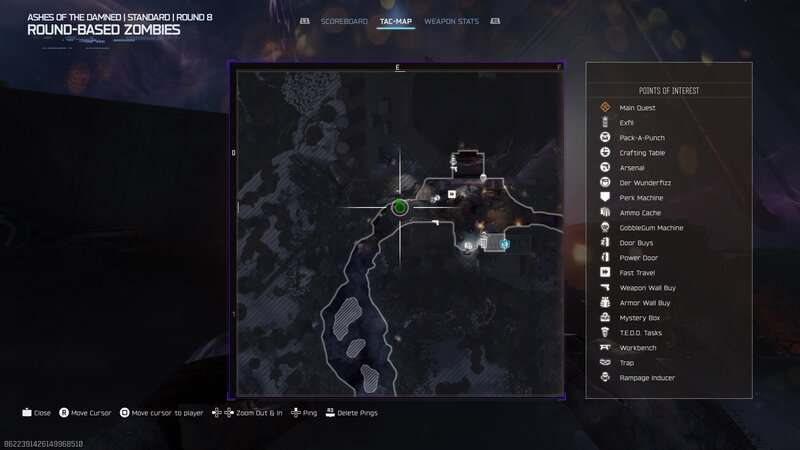Select the Rampage Inducer legend entry
The width and height of the screenshot is (800, 450).
(647, 378)
